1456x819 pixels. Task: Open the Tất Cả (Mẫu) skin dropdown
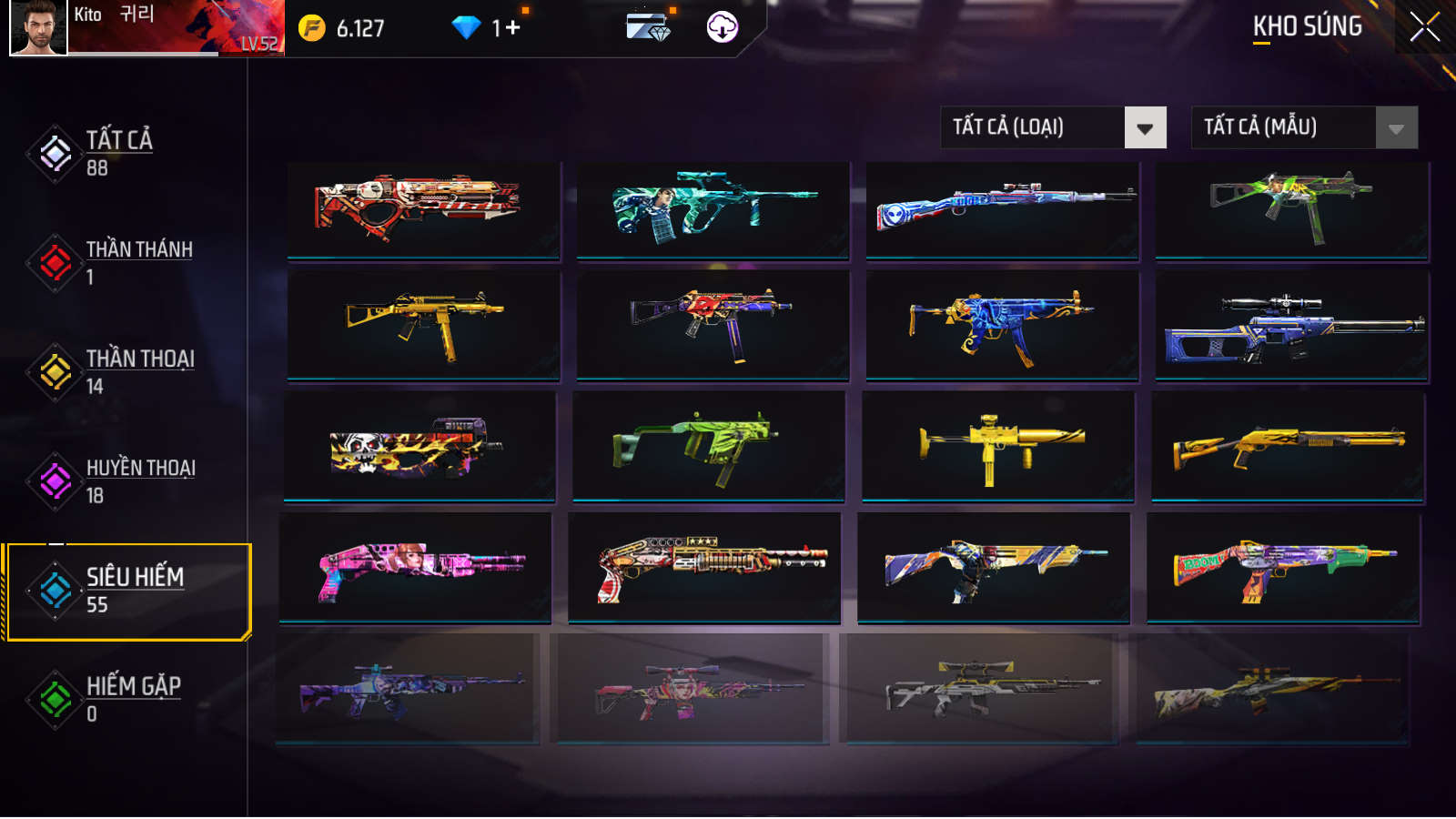[1396, 128]
